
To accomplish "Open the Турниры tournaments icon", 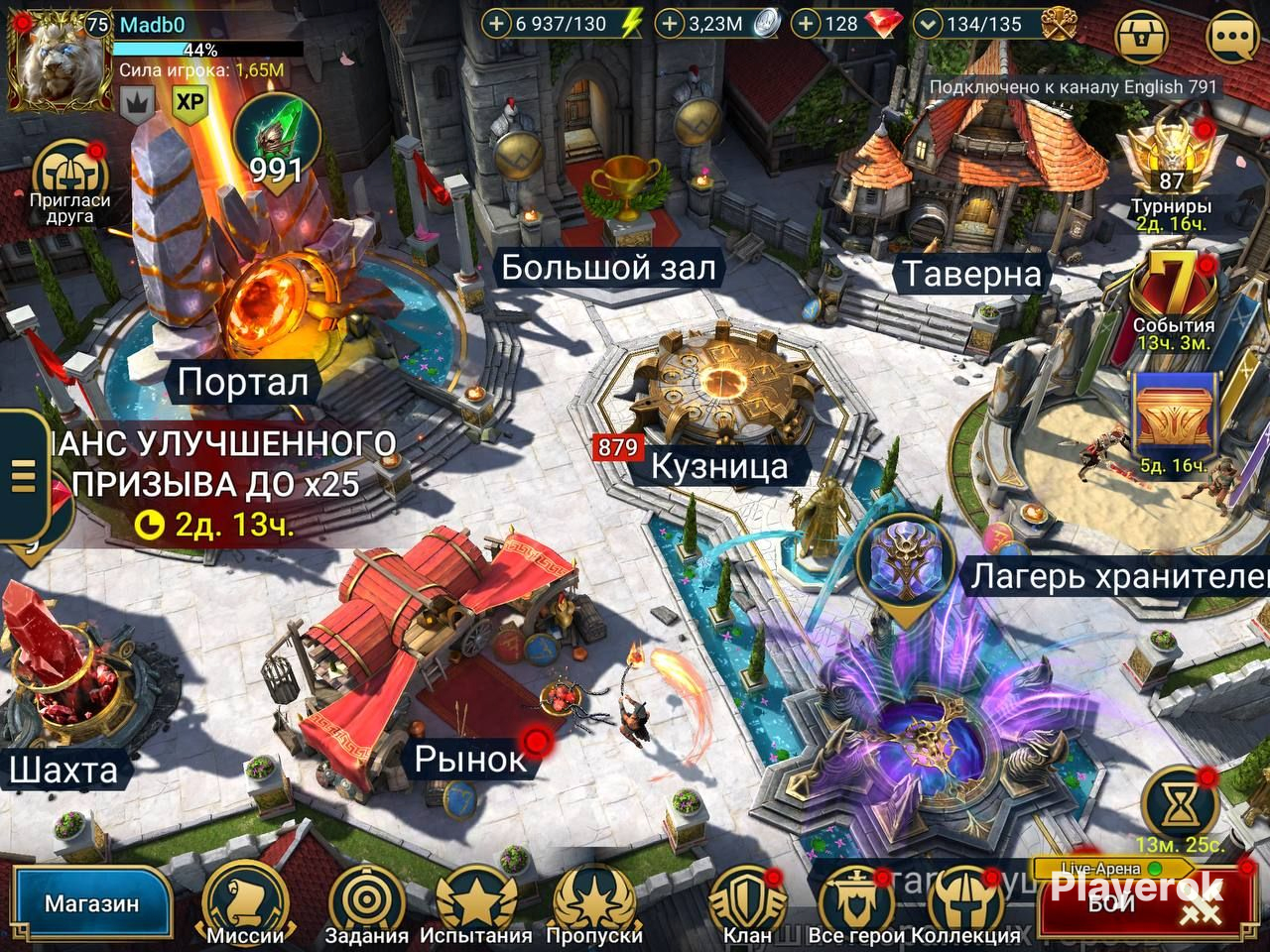I will tap(1172, 164).
